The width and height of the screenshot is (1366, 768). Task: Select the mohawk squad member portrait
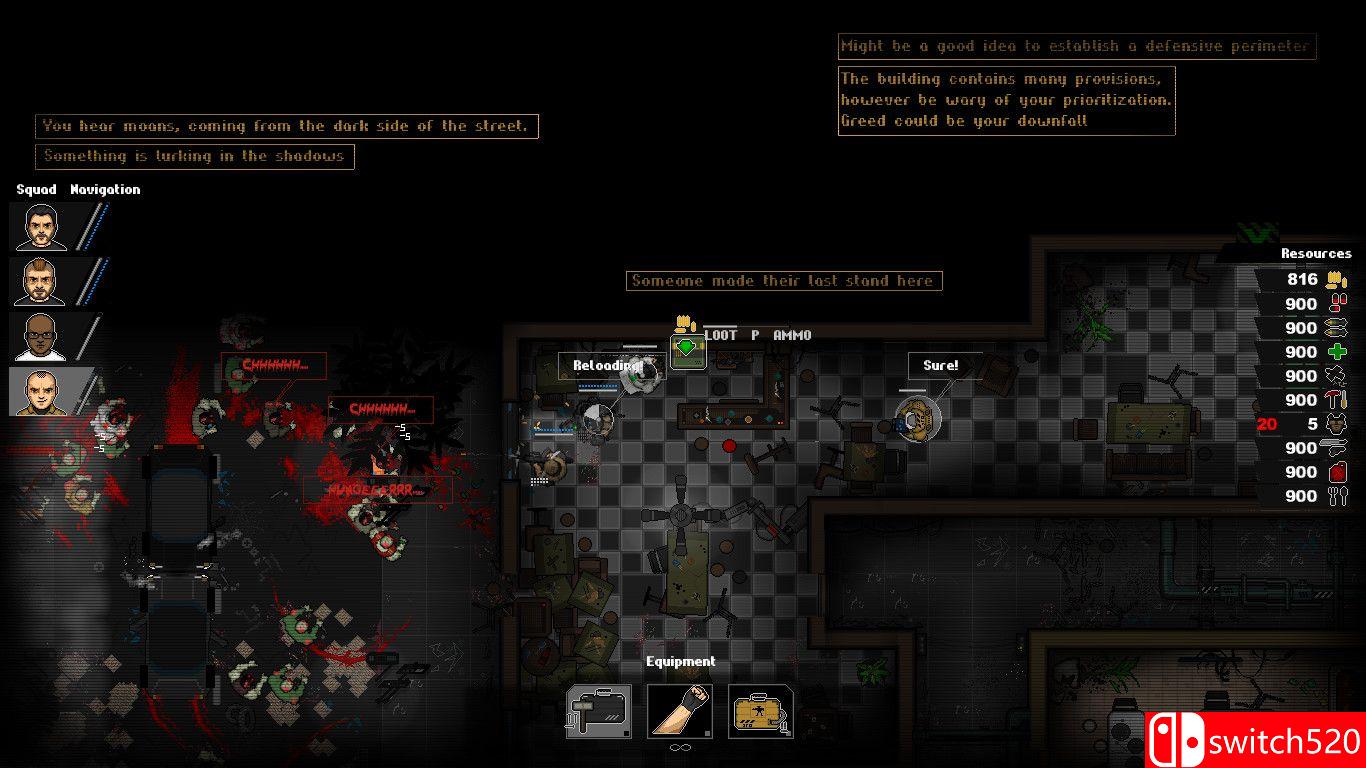pos(39,282)
